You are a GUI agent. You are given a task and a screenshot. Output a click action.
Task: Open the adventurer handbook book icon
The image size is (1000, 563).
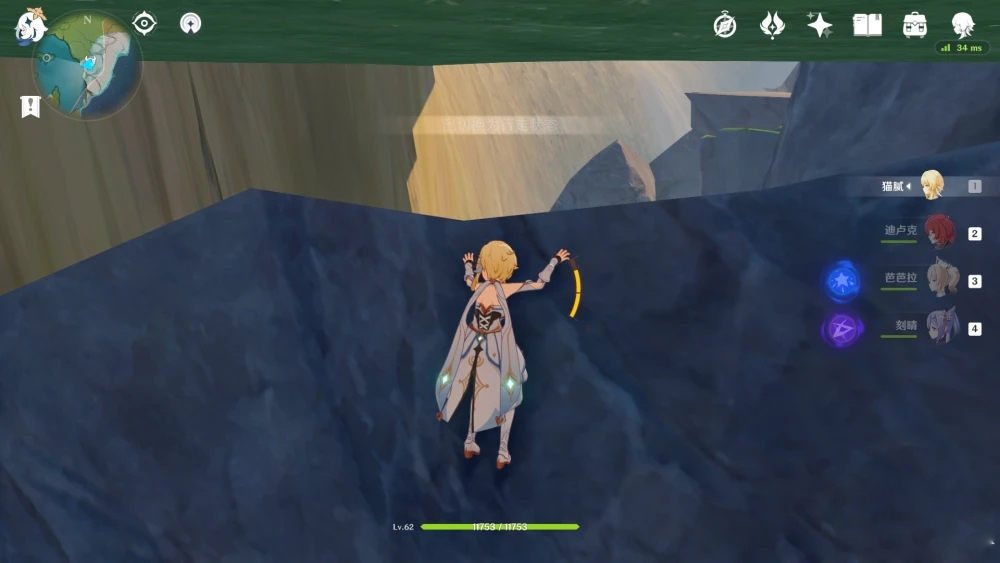tap(867, 25)
